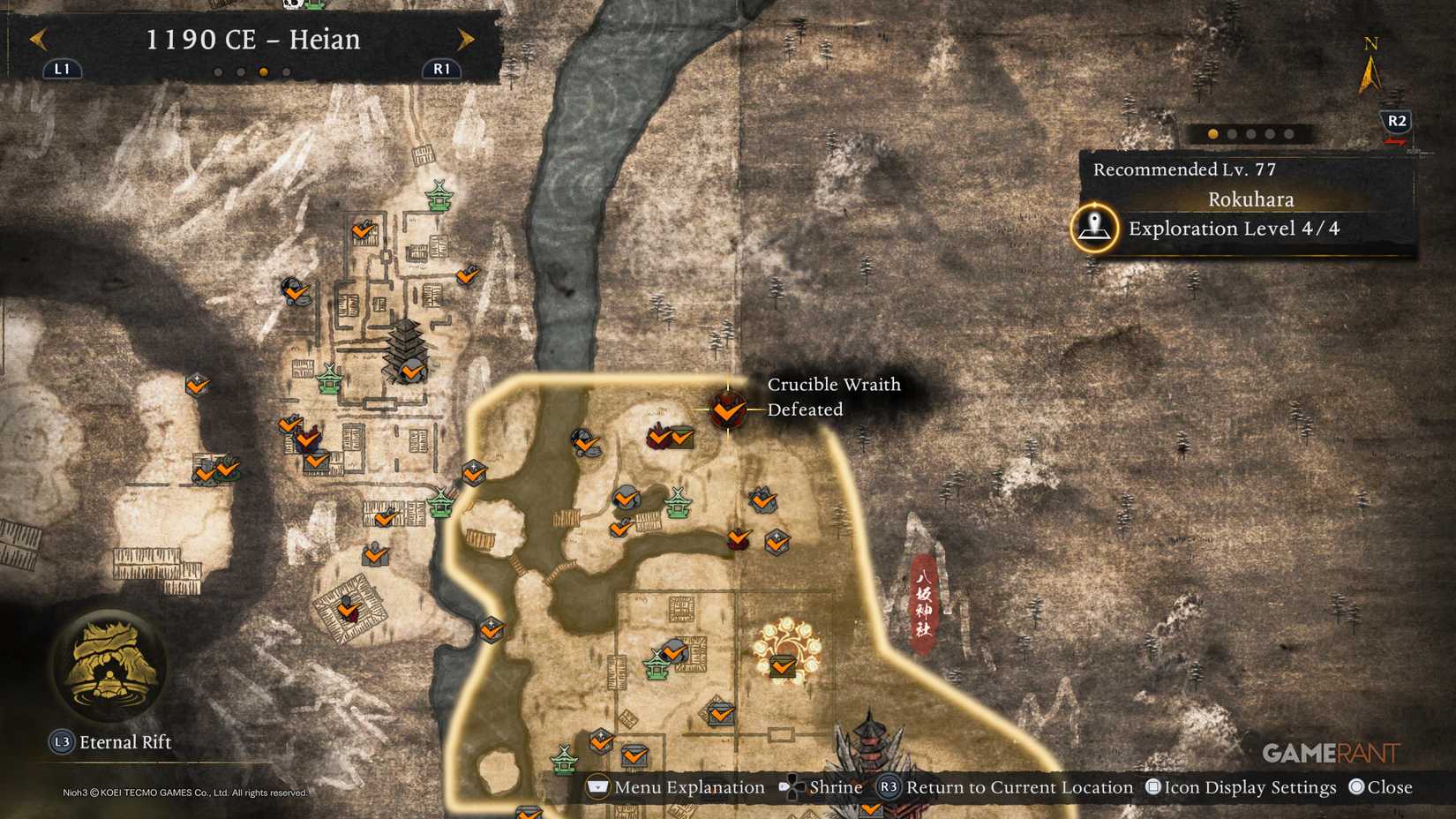This screenshot has height=819, width=1456.
Task: Click the Shrine gamepad icon in the bottom bar
Action: point(792,786)
